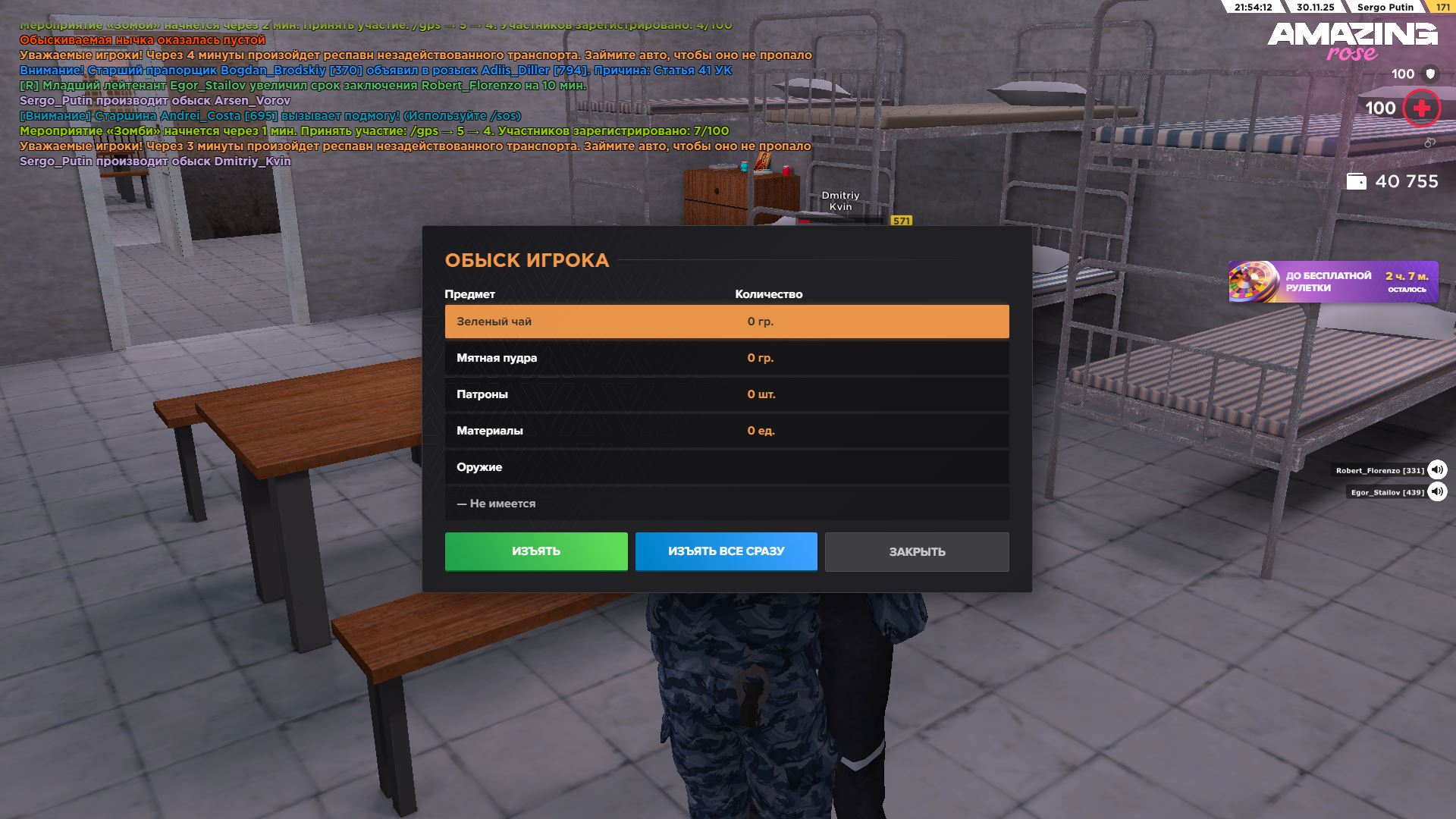Confiscate everything with ИЗЪЯТЬ ВСЕ СРАЗУ

tap(726, 551)
